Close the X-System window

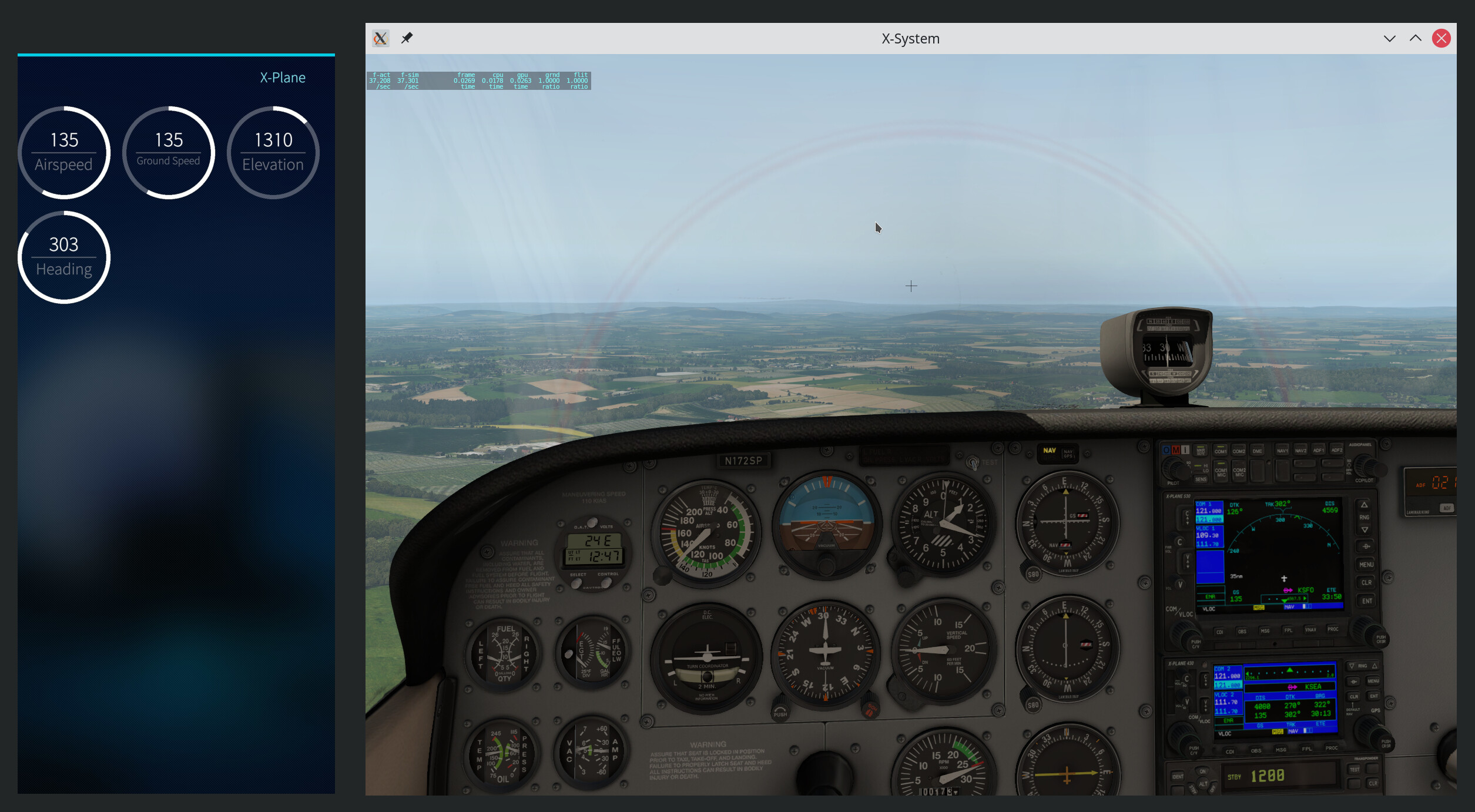point(1441,39)
